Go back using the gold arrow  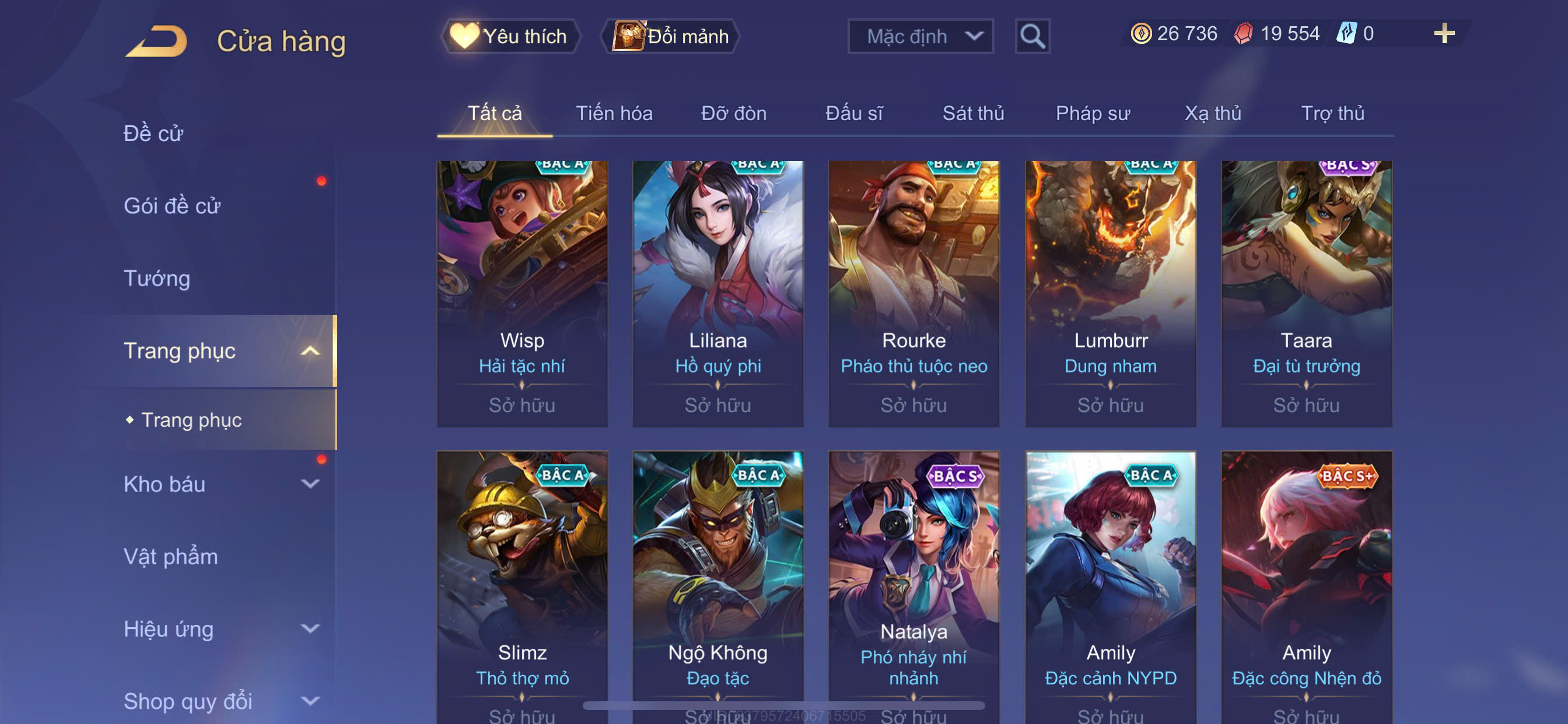point(157,41)
